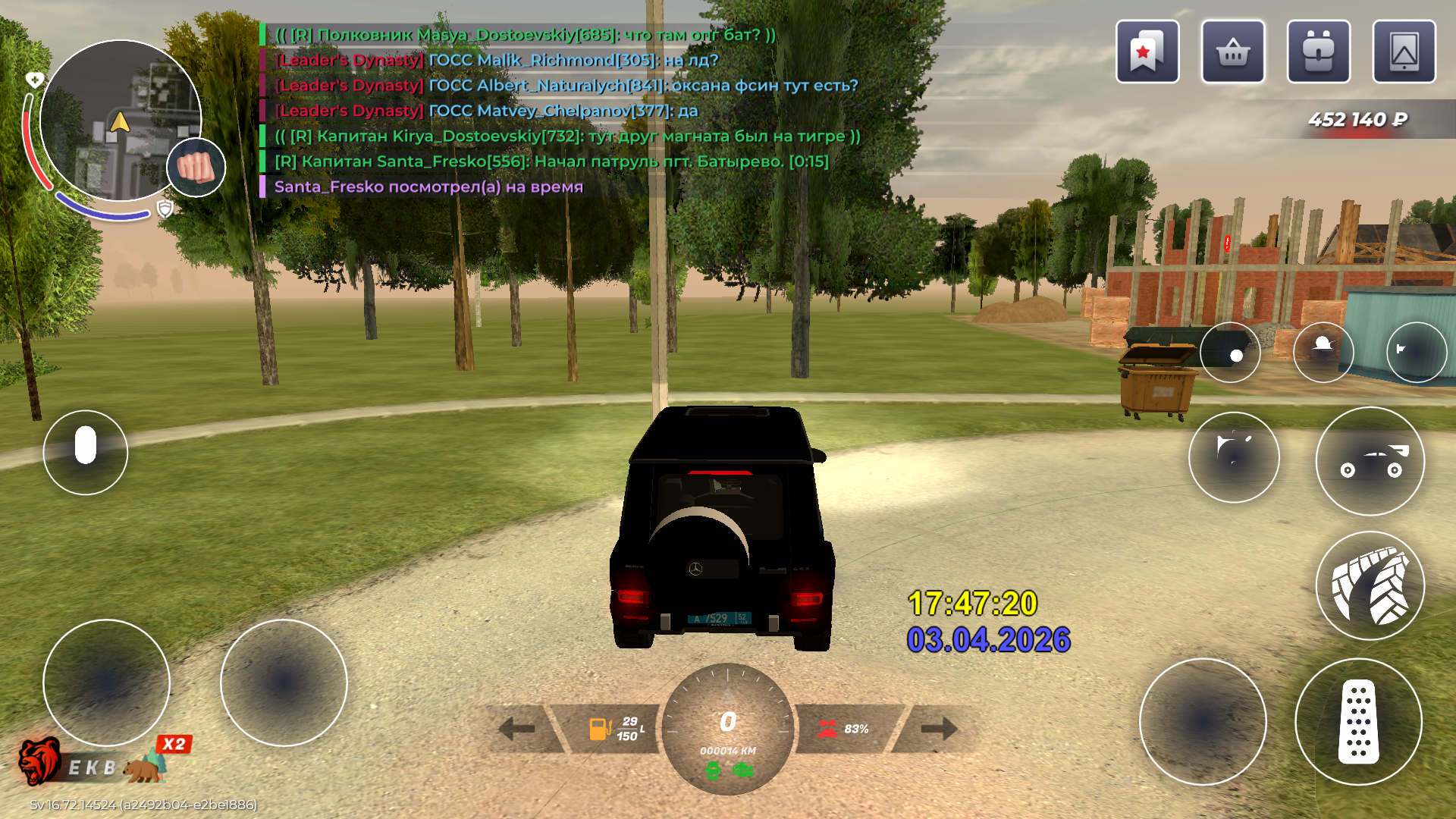Activate the left turn signal arrow

pos(517,729)
